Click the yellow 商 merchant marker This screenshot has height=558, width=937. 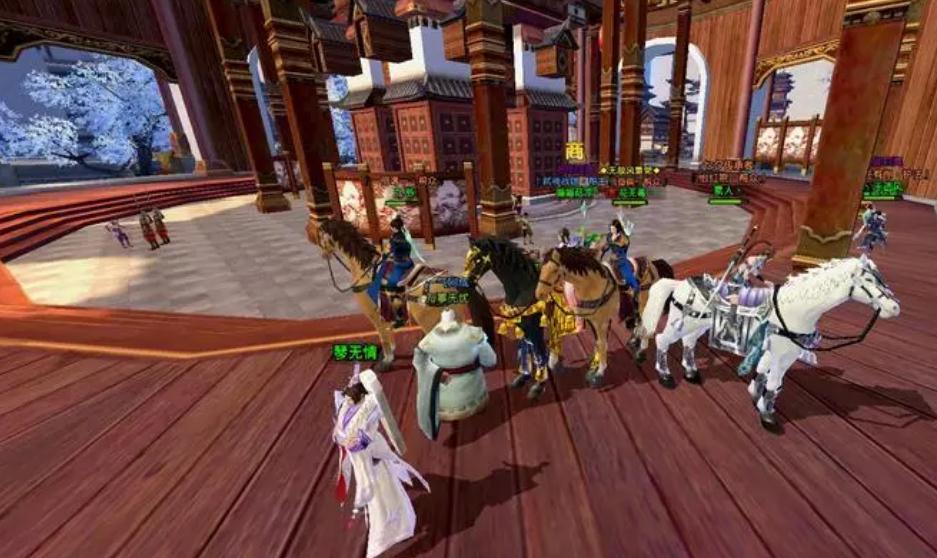[x=575, y=151]
